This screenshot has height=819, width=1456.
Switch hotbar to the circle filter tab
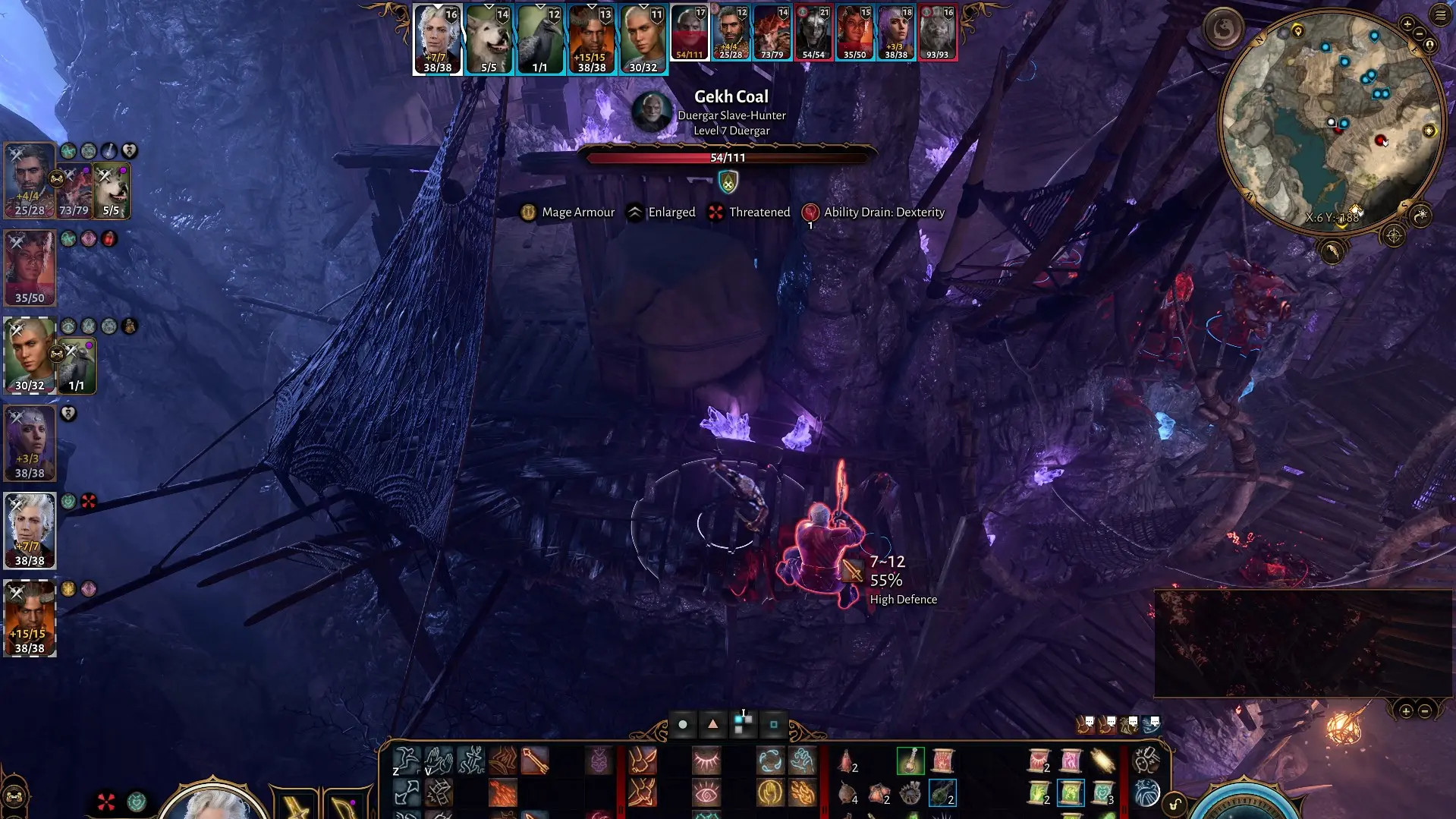[683, 725]
